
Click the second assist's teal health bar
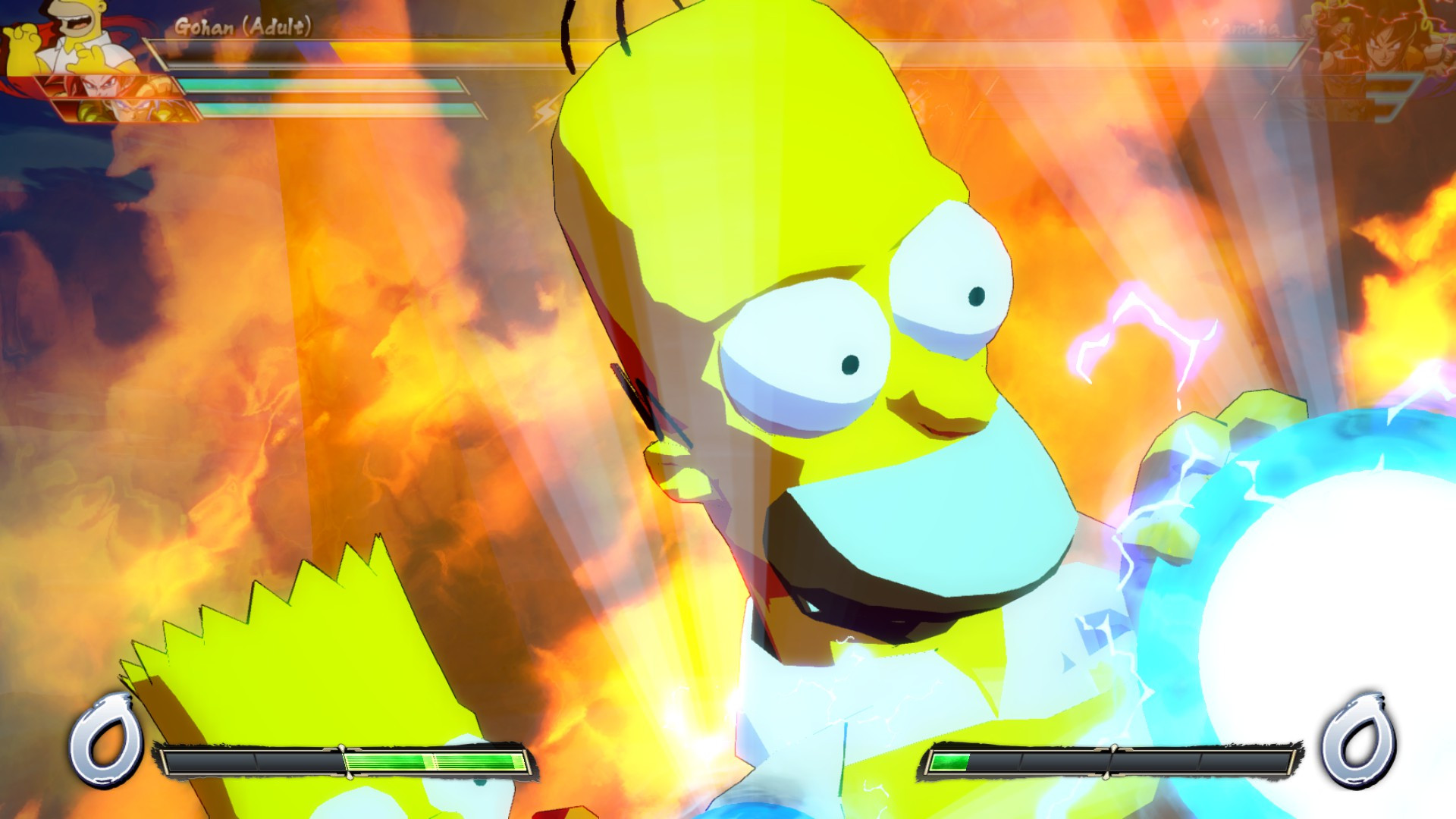coord(341,111)
